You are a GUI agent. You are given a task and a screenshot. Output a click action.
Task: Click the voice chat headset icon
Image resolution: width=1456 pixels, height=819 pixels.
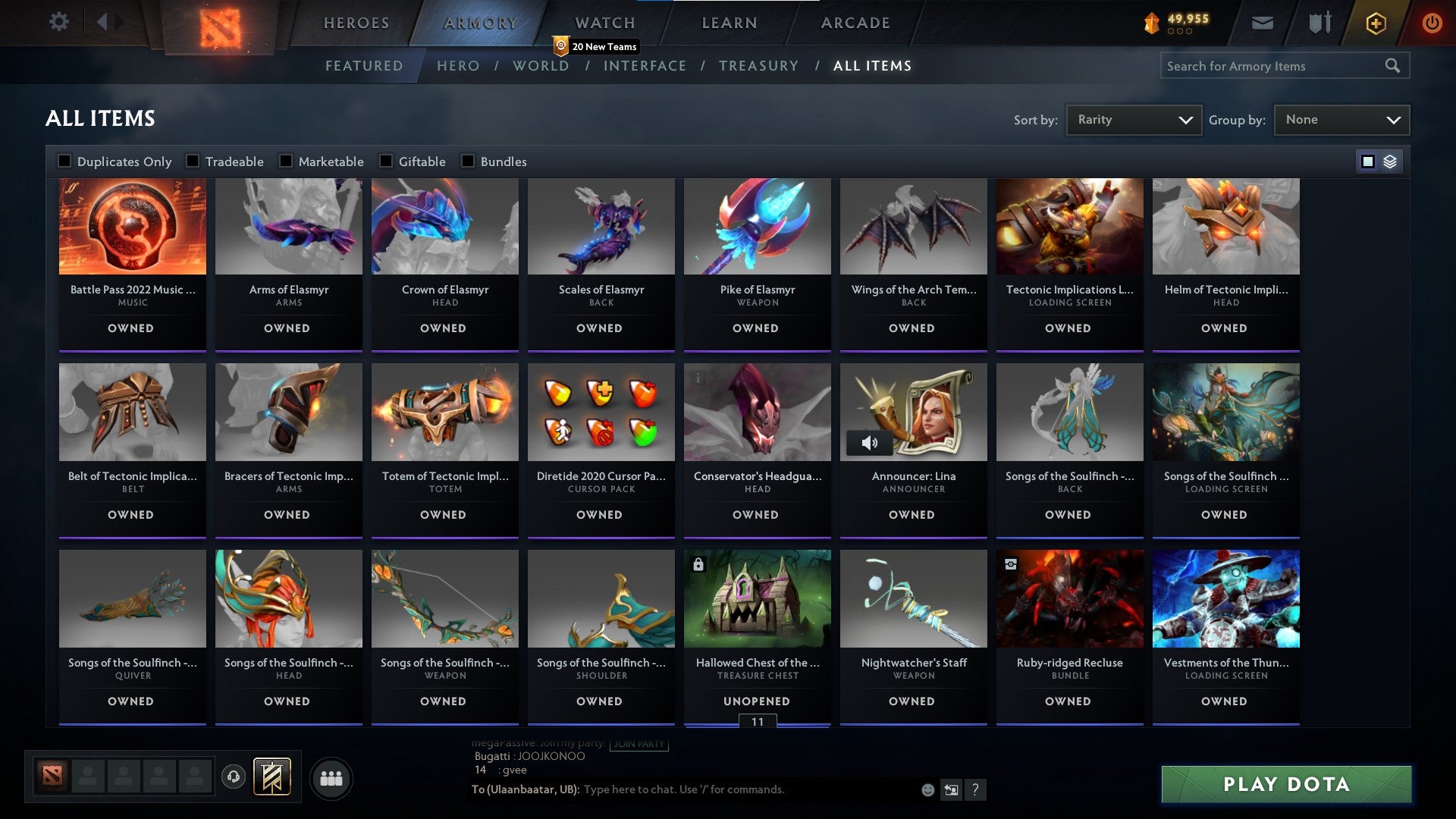click(234, 778)
